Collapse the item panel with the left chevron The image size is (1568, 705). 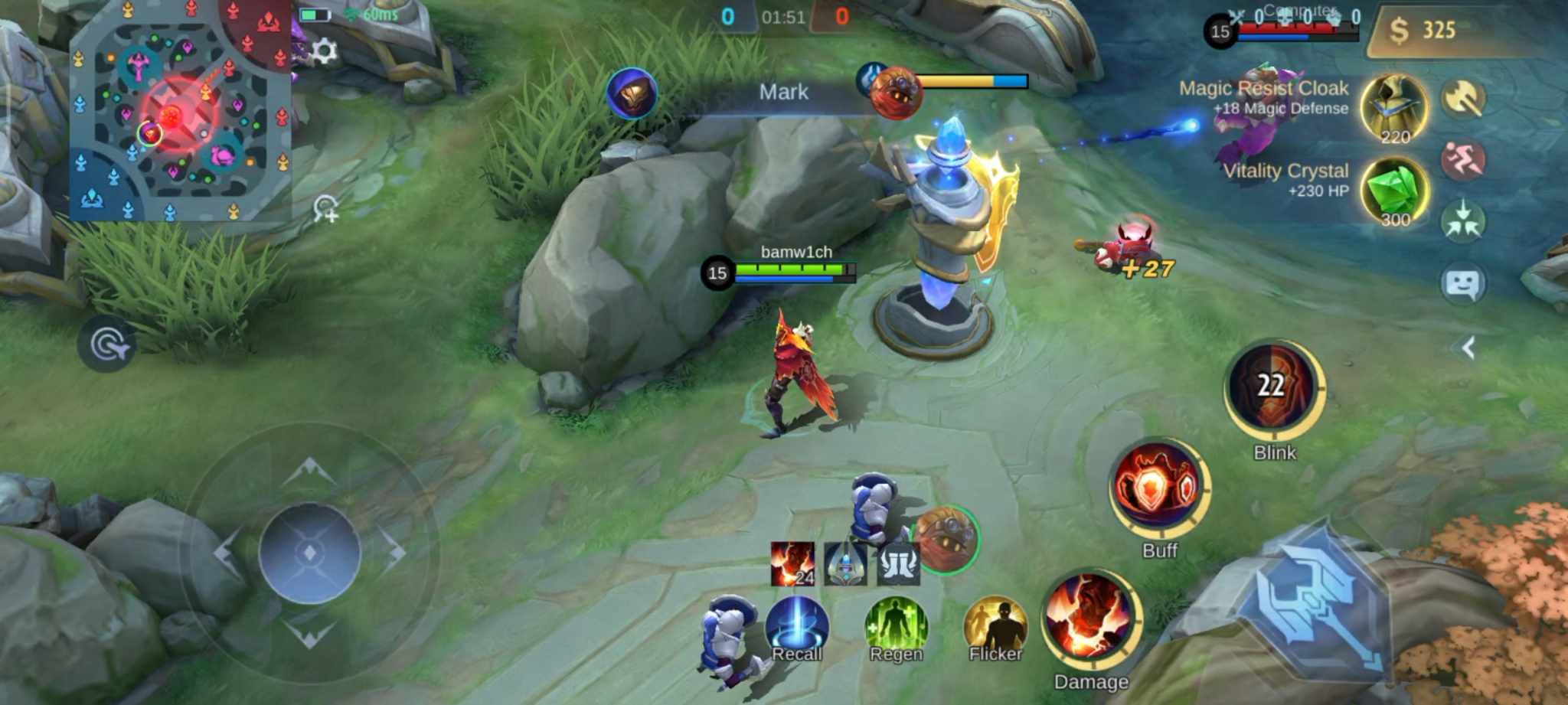point(1466,349)
